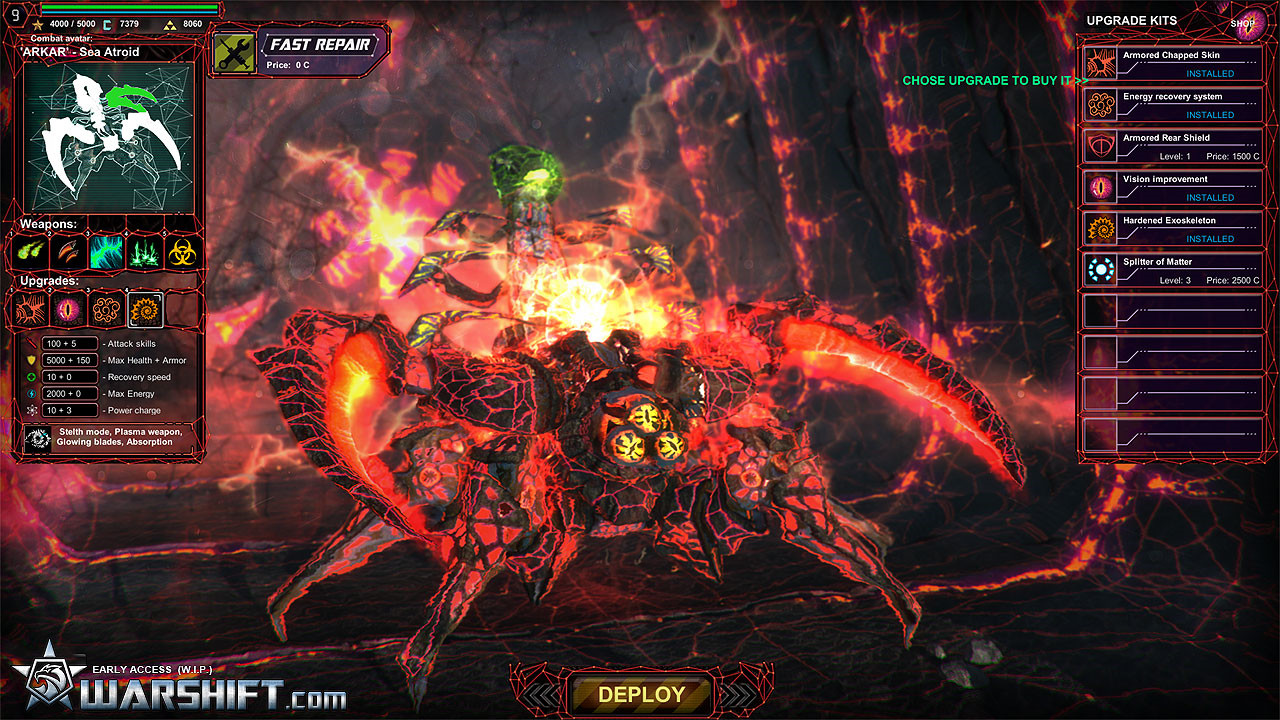This screenshot has width=1280, height=720.
Task: Select the biohazard weapon in slot 5
Action: [x=180, y=252]
